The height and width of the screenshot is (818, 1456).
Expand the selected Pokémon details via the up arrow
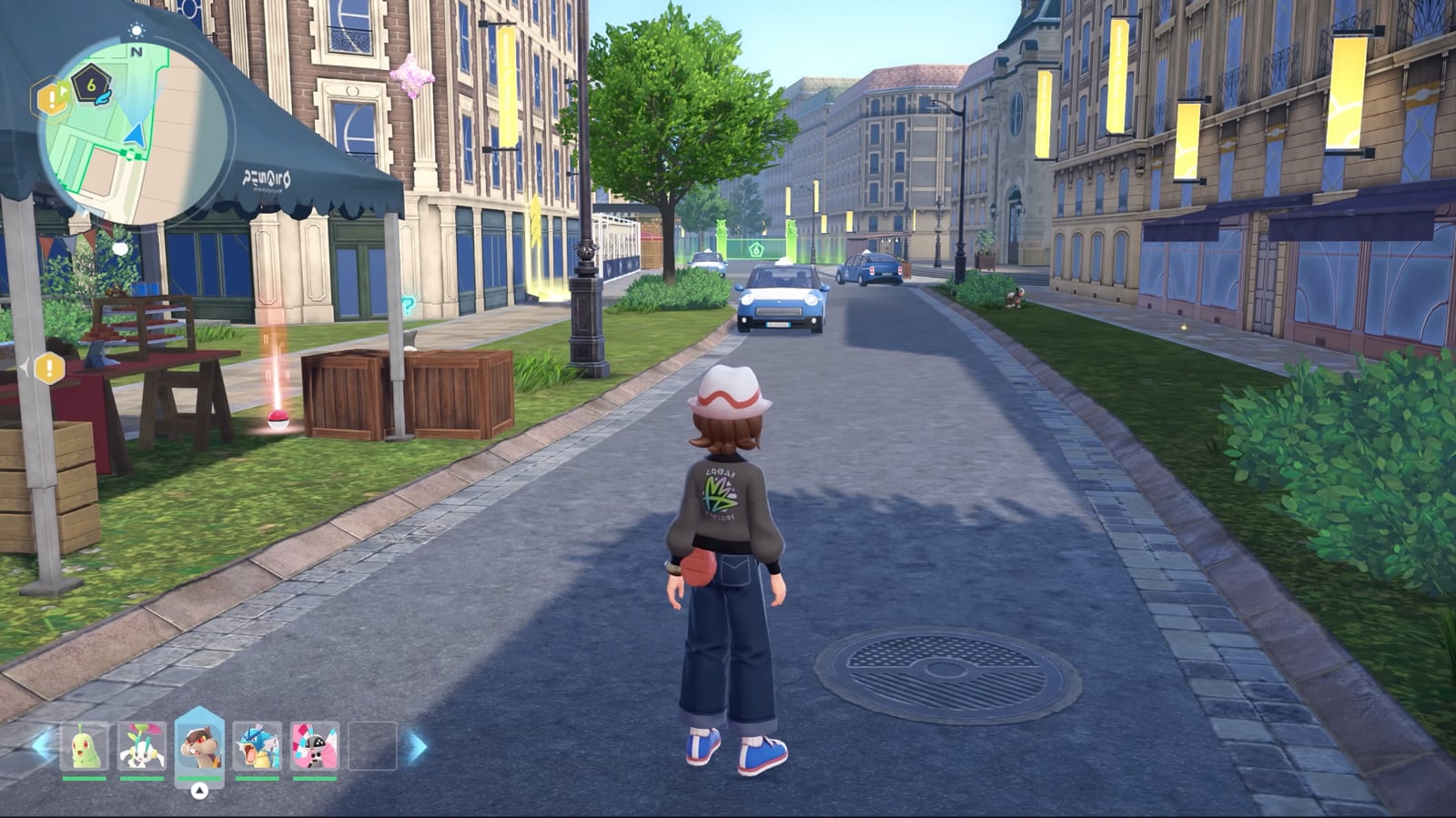point(200,793)
